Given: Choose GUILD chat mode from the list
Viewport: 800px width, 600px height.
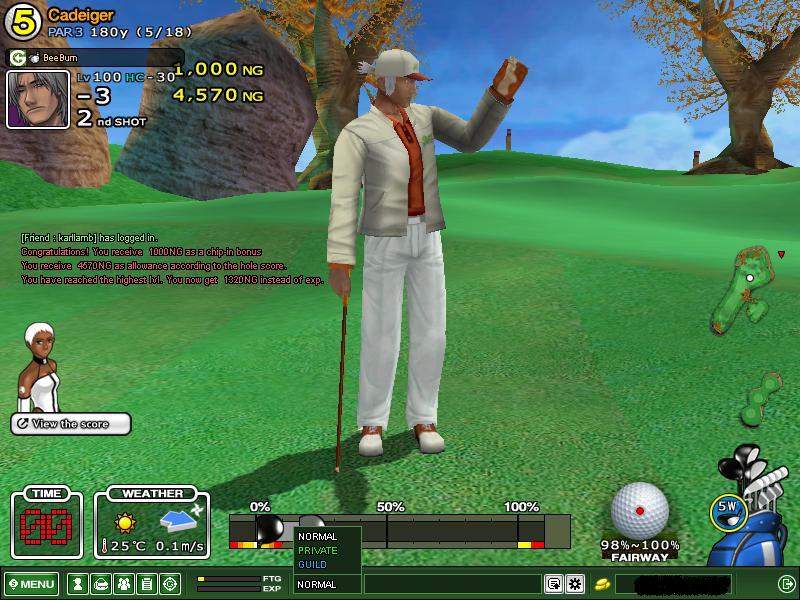Looking at the screenshot, I should click(313, 564).
